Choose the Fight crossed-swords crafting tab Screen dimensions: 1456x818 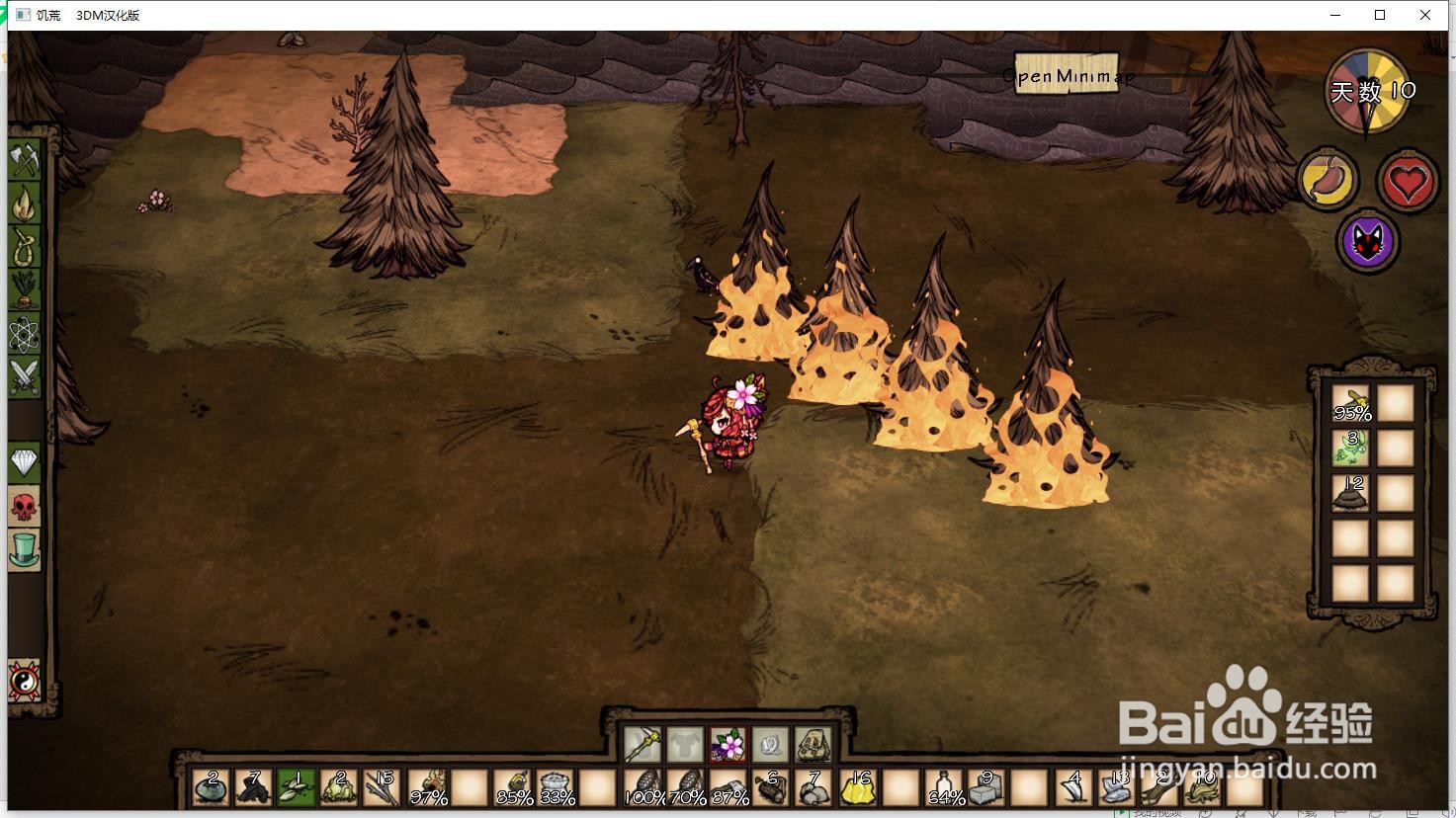25,377
